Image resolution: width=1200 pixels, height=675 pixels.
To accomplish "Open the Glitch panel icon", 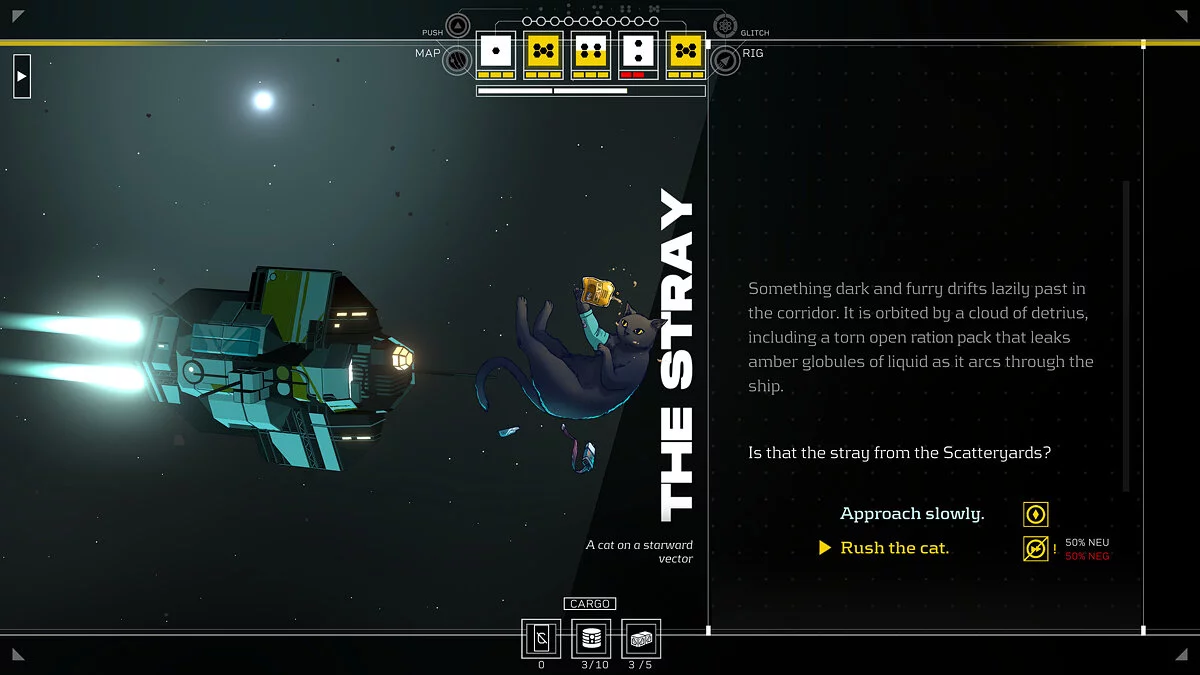I will 725,27.
